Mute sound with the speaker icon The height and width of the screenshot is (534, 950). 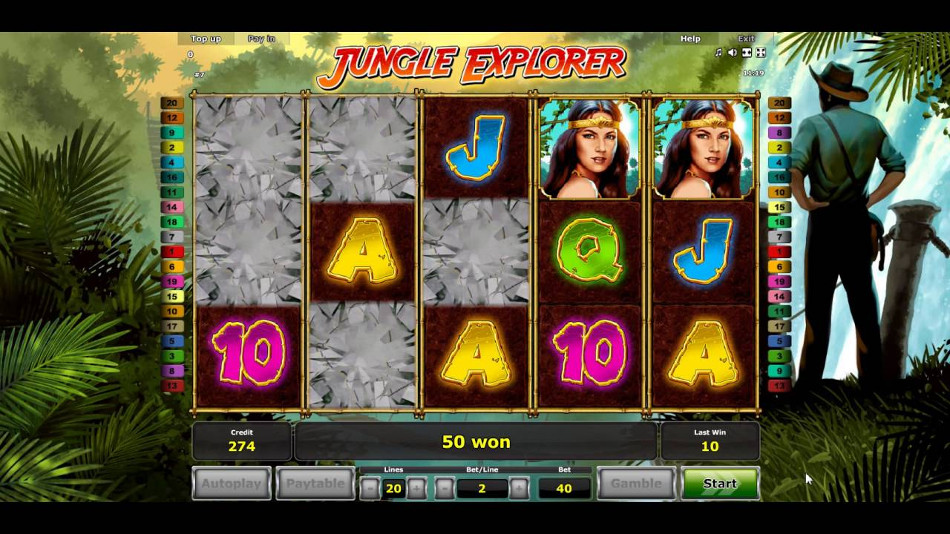[x=732, y=52]
